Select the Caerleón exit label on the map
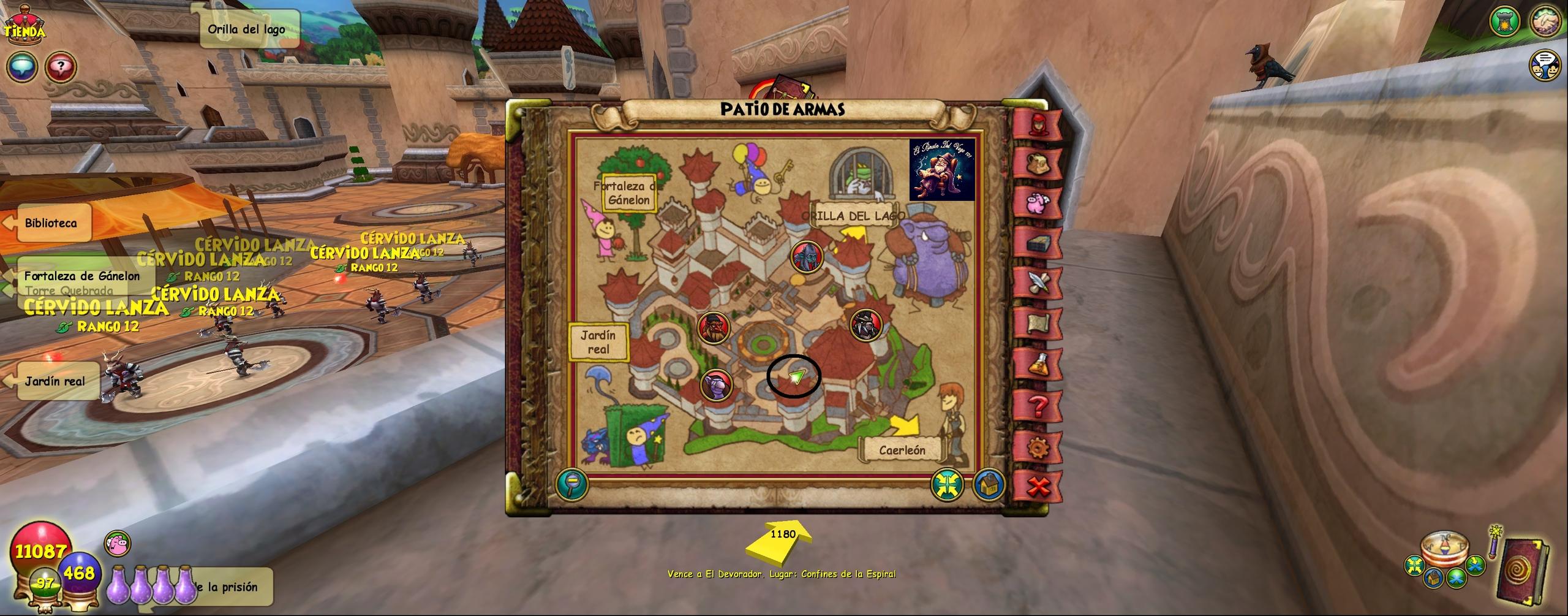This screenshot has width=1568, height=616. click(902, 451)
